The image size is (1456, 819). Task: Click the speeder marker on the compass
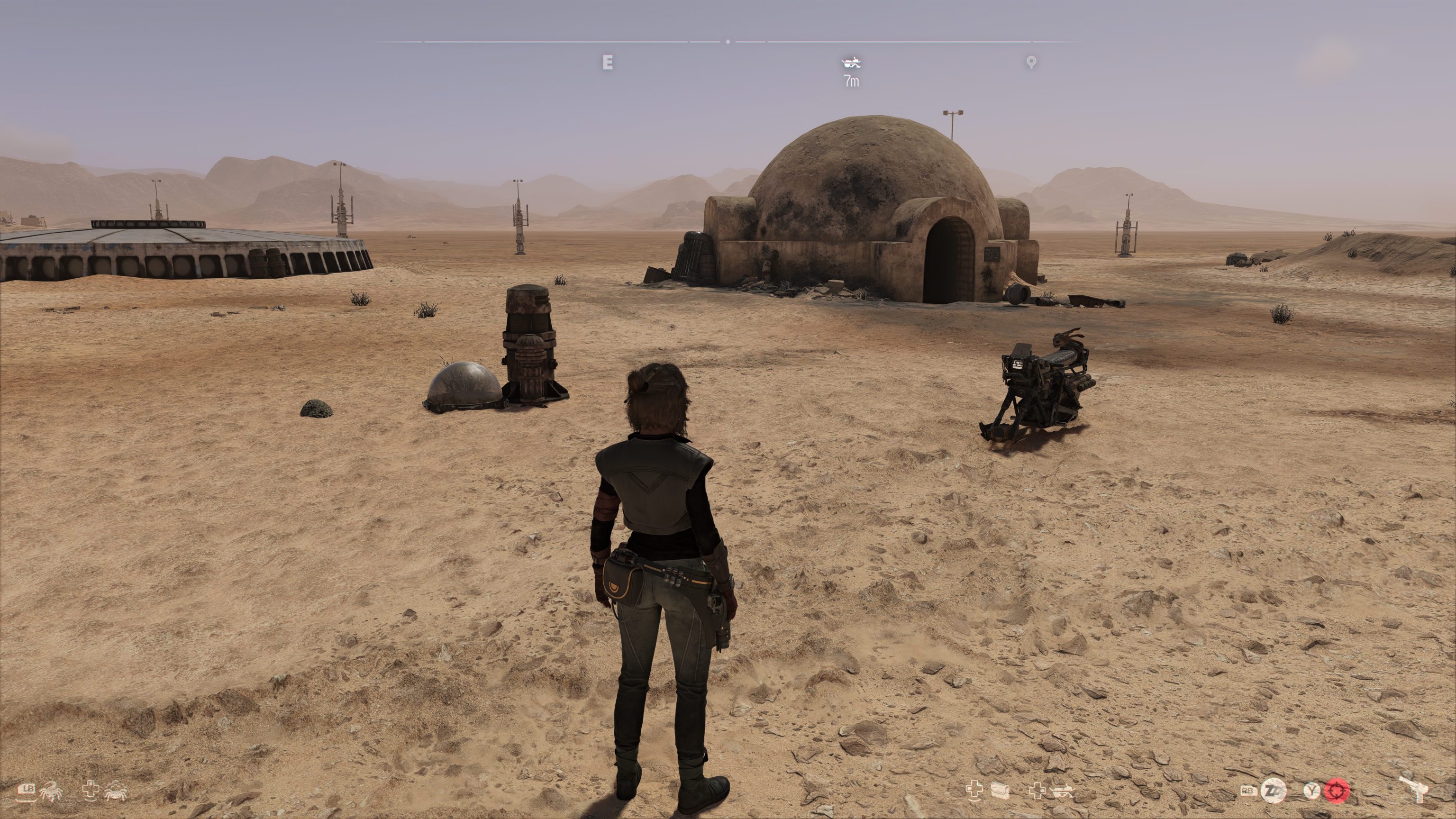pos(851,61)
